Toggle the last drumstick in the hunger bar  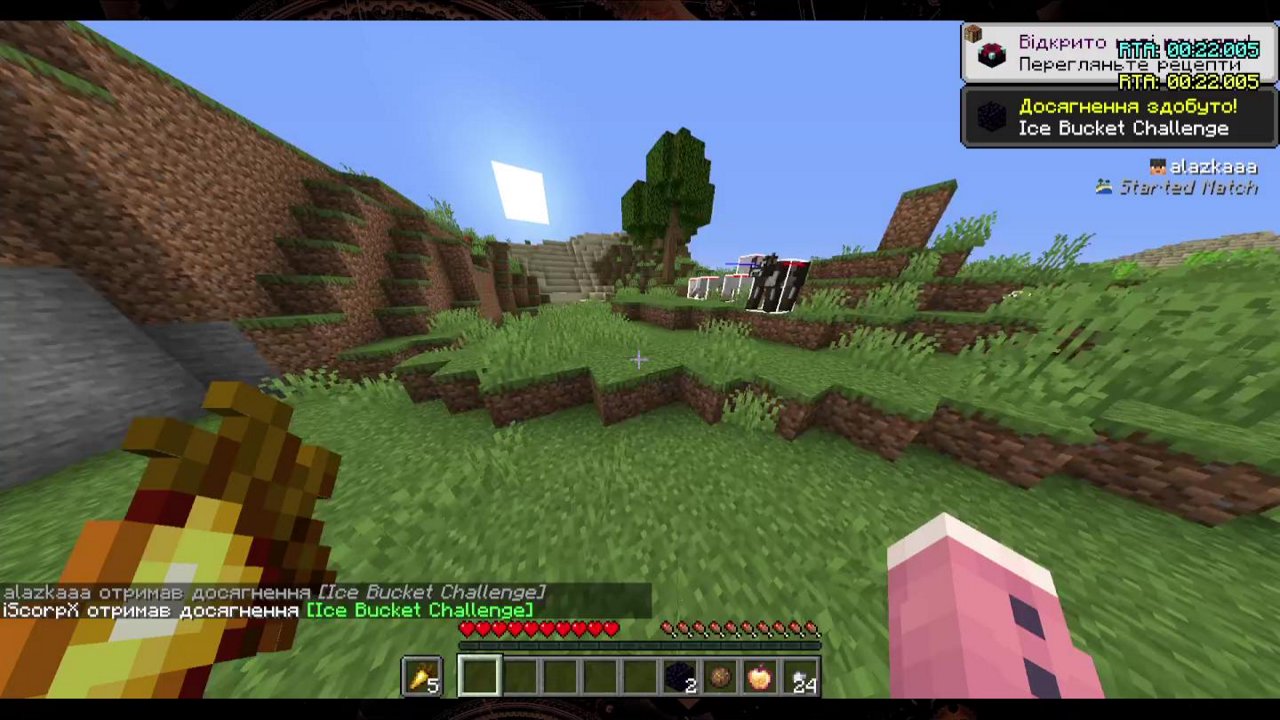click(814, 628)
